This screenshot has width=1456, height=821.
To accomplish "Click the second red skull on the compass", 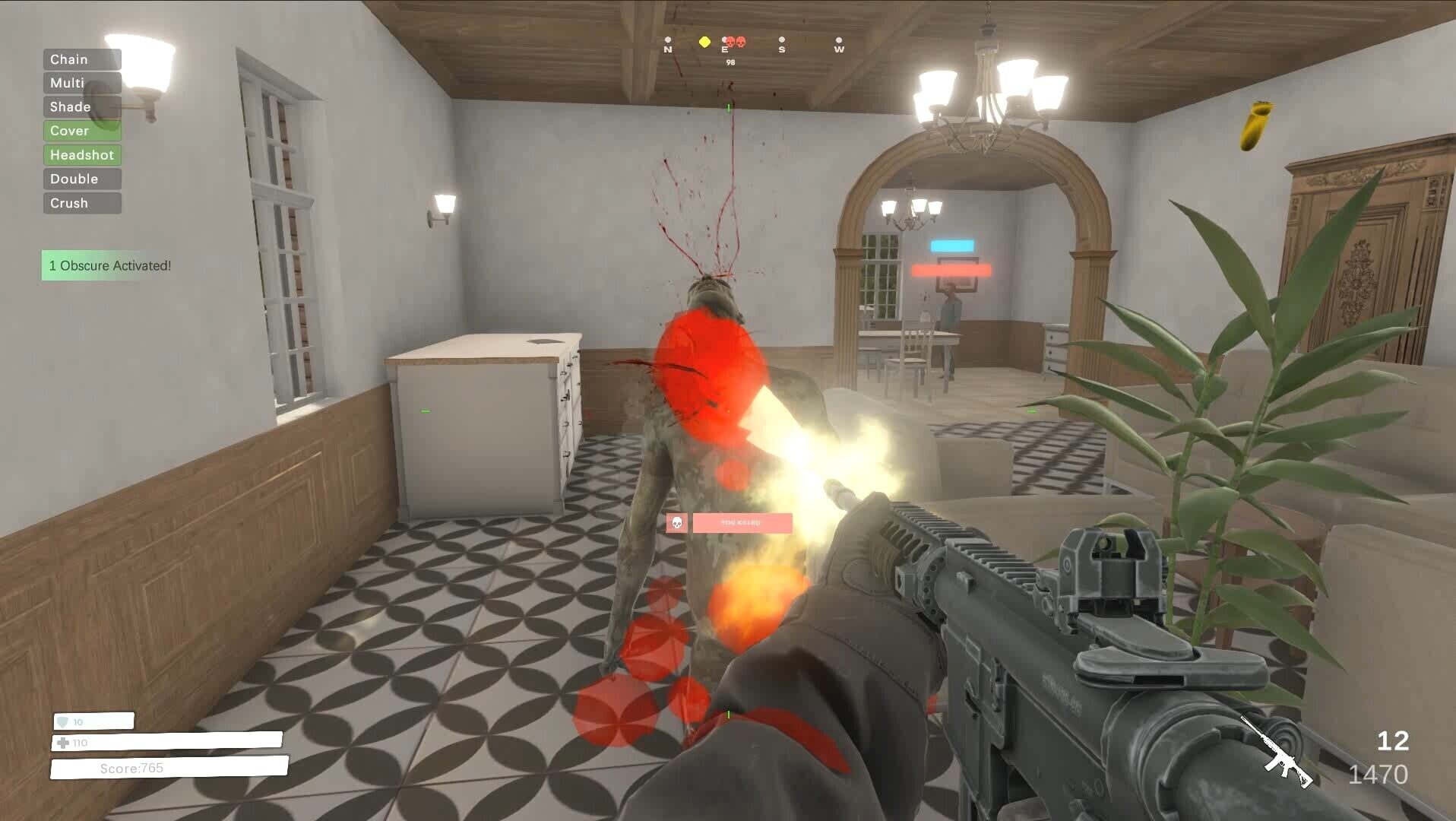I will tap(740, 42).
